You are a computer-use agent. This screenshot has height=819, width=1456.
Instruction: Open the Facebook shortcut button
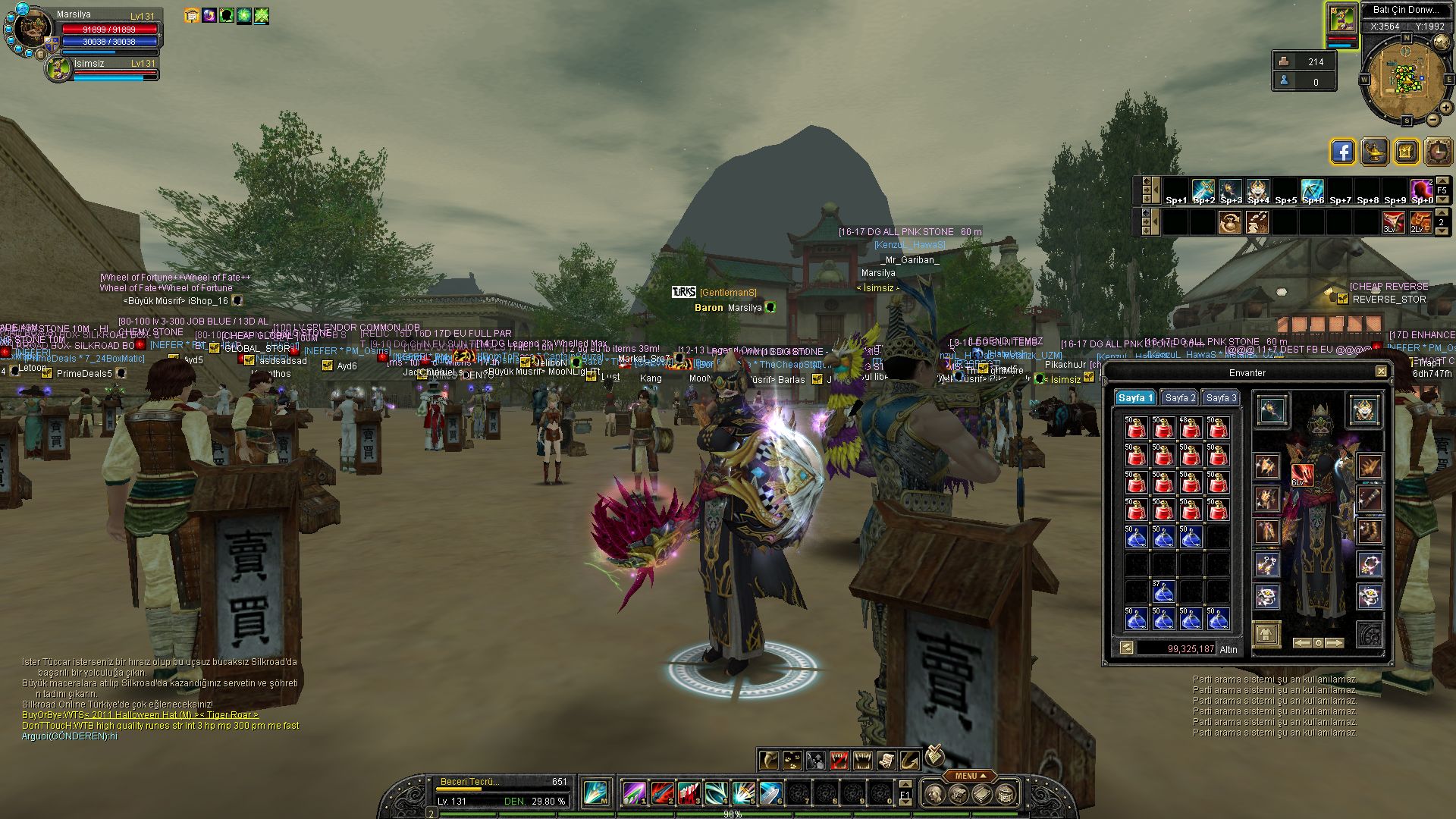pos(1342,152)
